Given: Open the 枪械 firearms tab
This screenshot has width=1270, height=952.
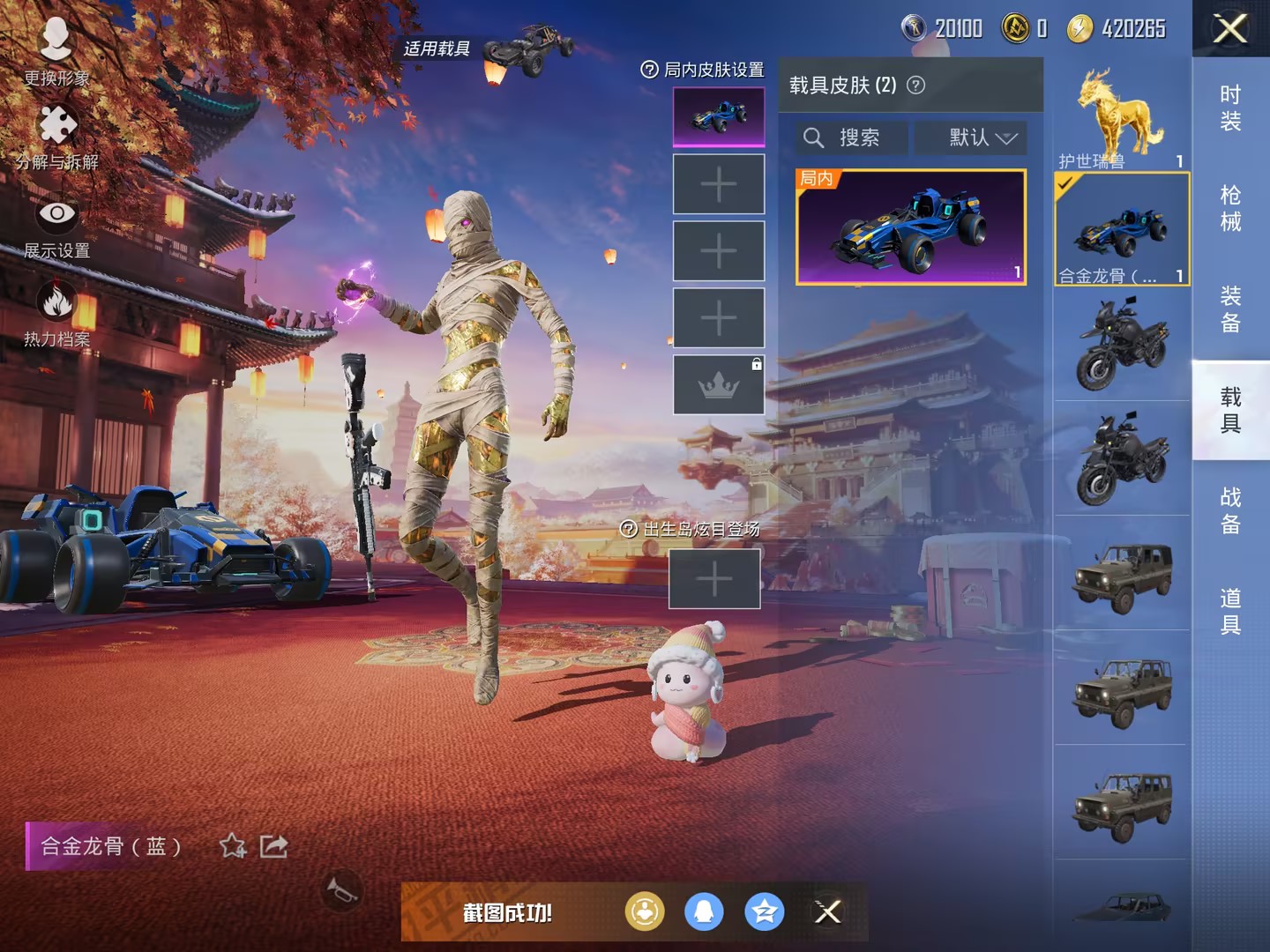Looking at the screenshot, I should click(x=1230, y=208).
